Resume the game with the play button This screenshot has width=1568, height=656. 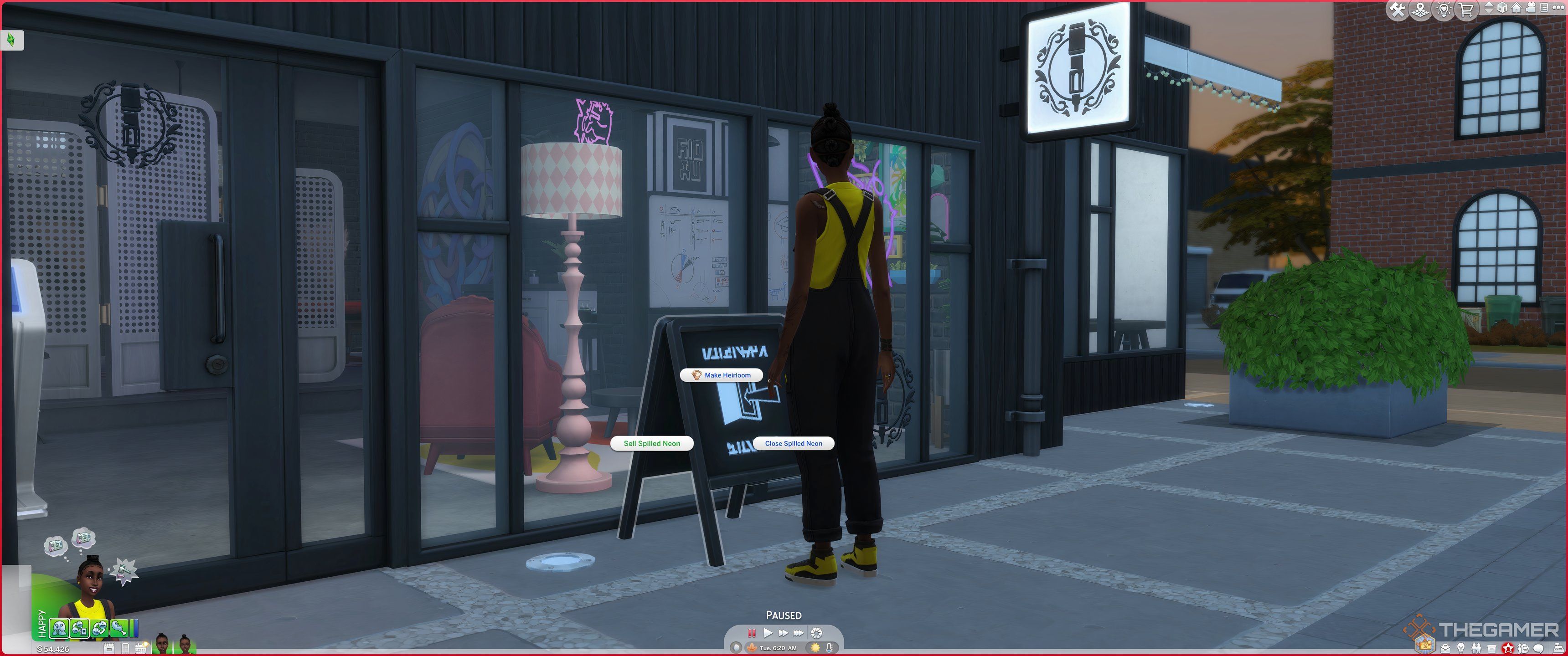768,634
